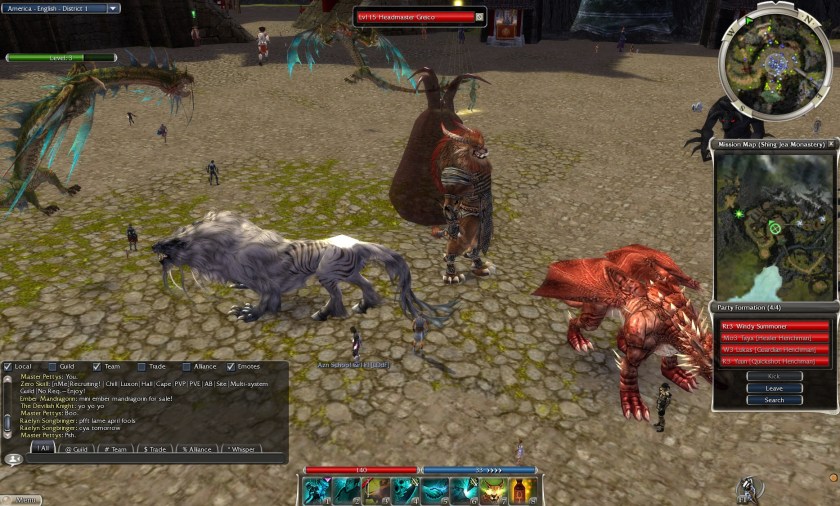The width and height of the screenshot is (840, 506).
Task: Open the main Menu button
Action: click(22, 499)
